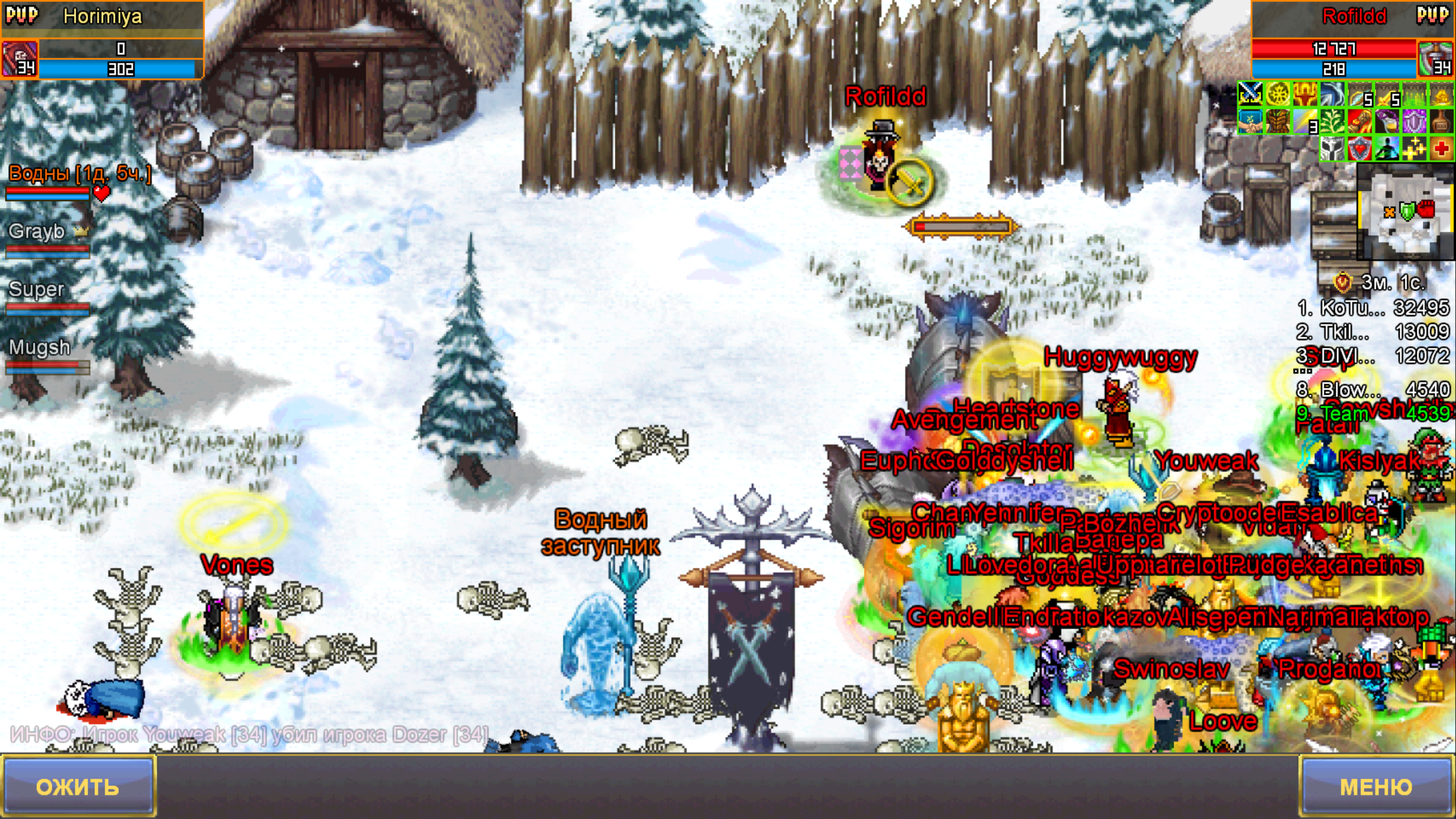Click the ОЖИТЬ revive button
The height and width of the screenshot is (819, 1456).
pyautogui.click(x=78, y=787)
